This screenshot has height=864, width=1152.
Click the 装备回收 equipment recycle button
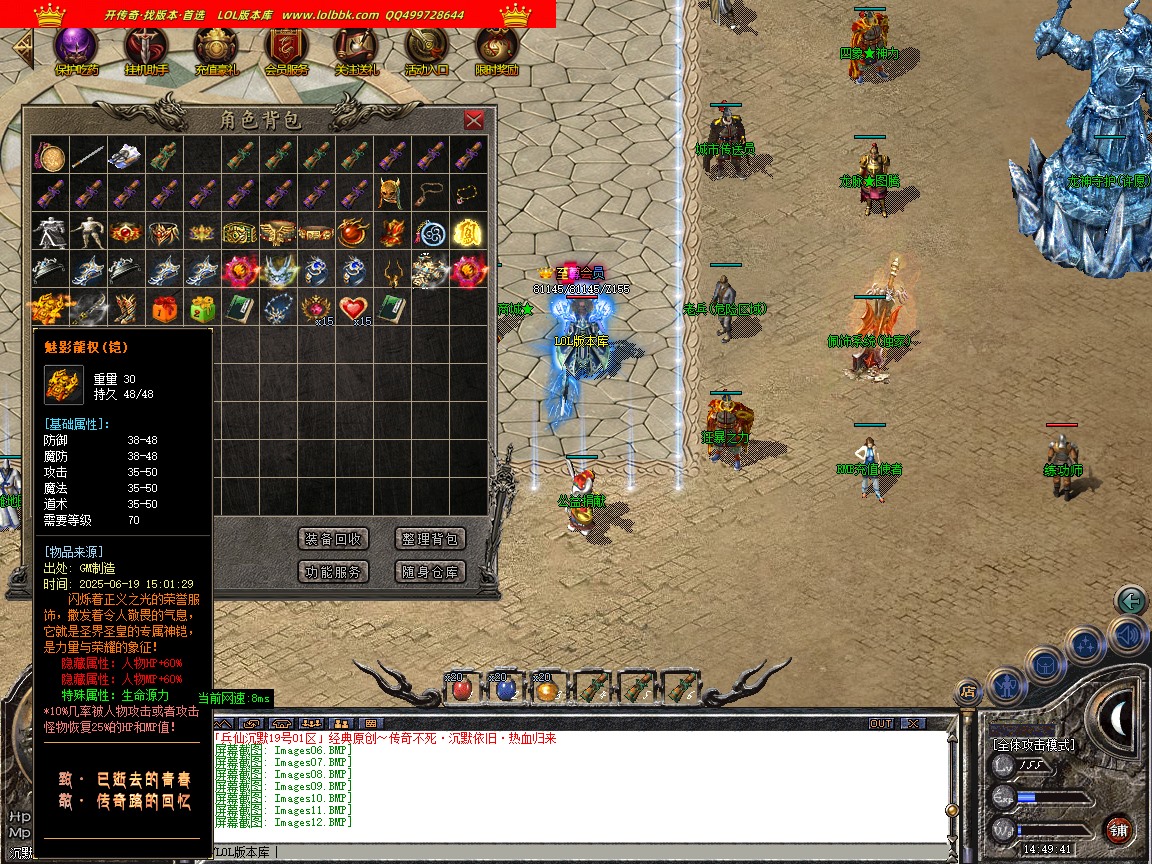(334, 539)
